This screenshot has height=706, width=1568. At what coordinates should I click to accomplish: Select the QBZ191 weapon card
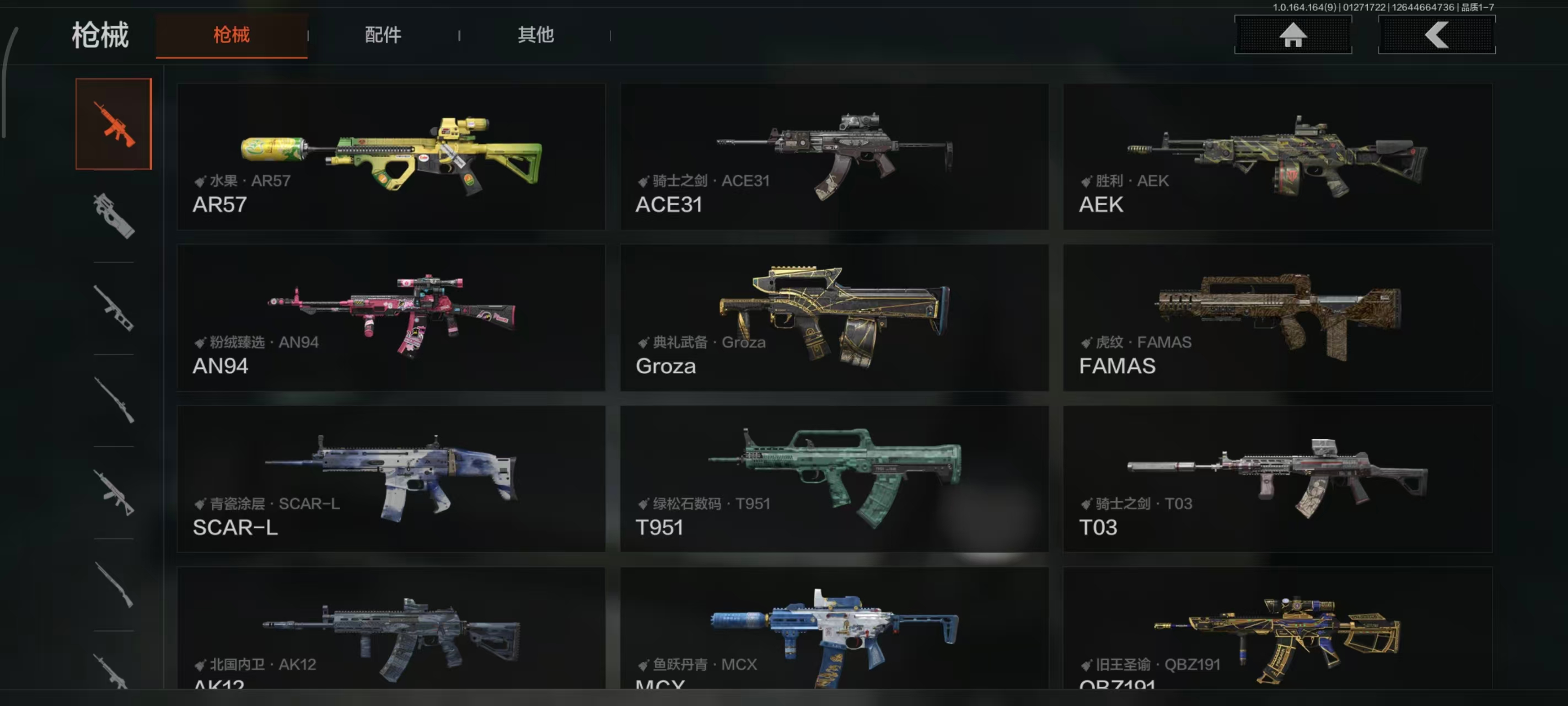pos(1277,629)
